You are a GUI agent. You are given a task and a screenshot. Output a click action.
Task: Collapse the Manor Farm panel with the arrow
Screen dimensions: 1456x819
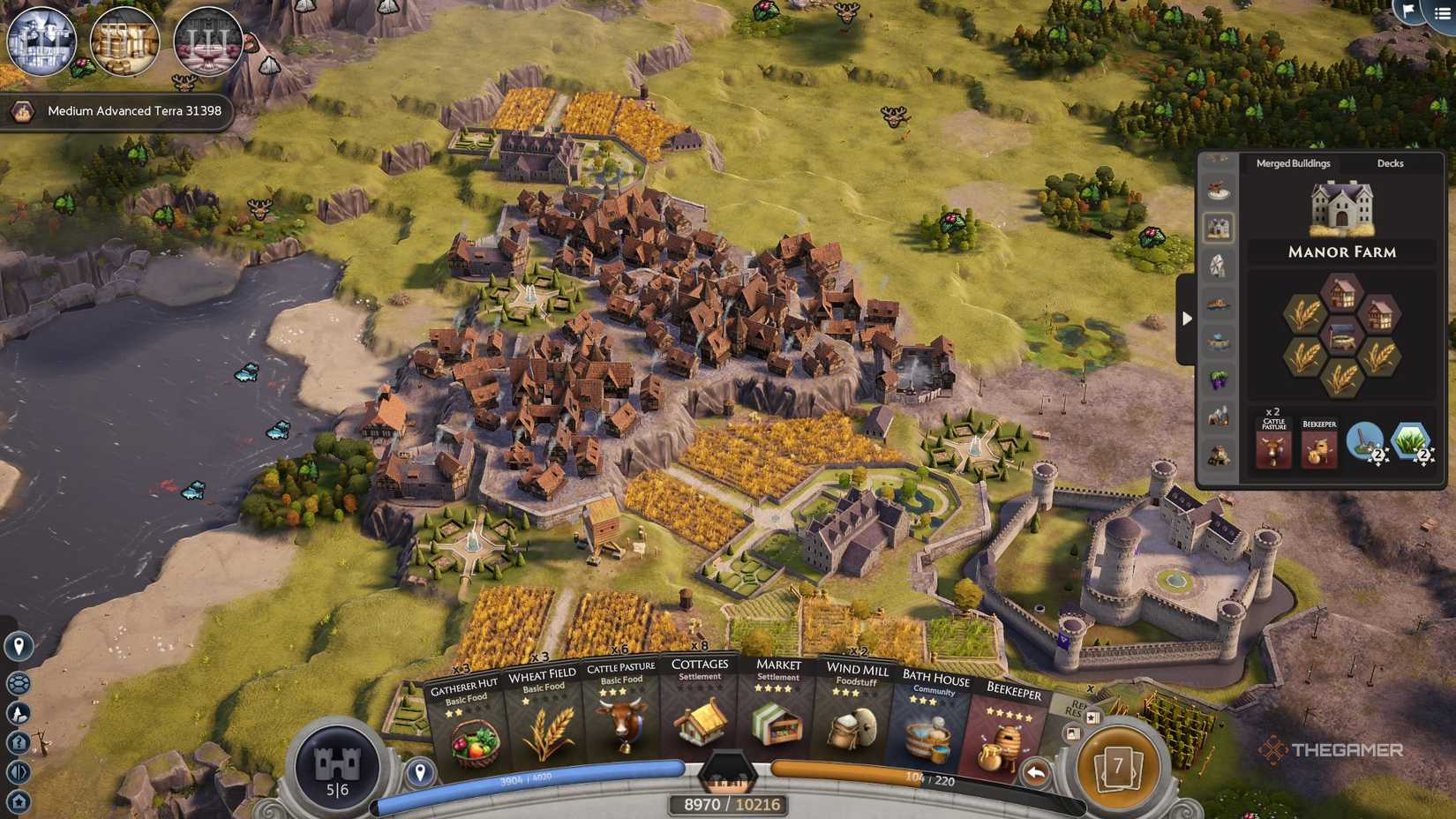pyautogui.click(x=1187, y=319)
